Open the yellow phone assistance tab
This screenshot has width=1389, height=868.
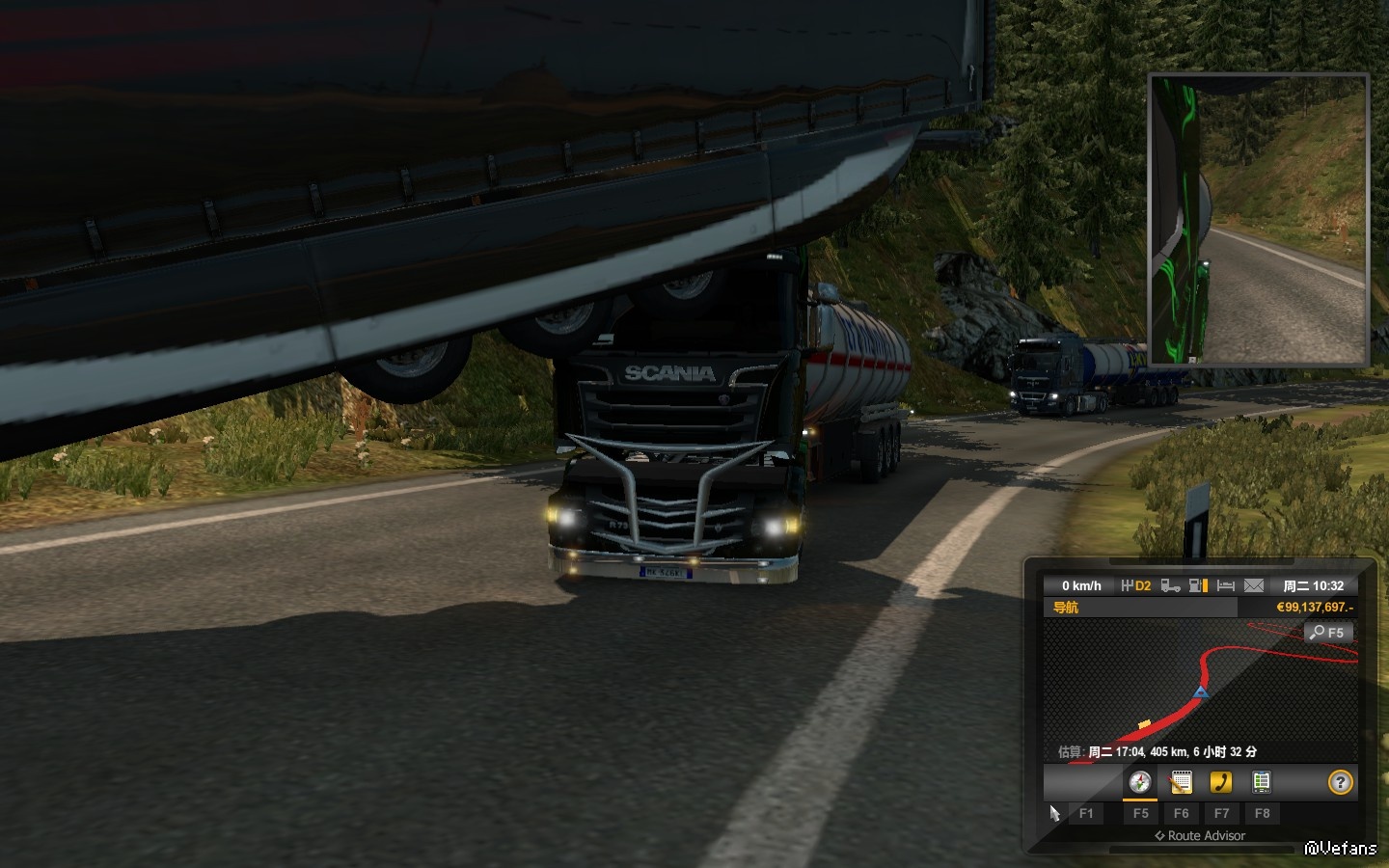[x=1221, y=782]
